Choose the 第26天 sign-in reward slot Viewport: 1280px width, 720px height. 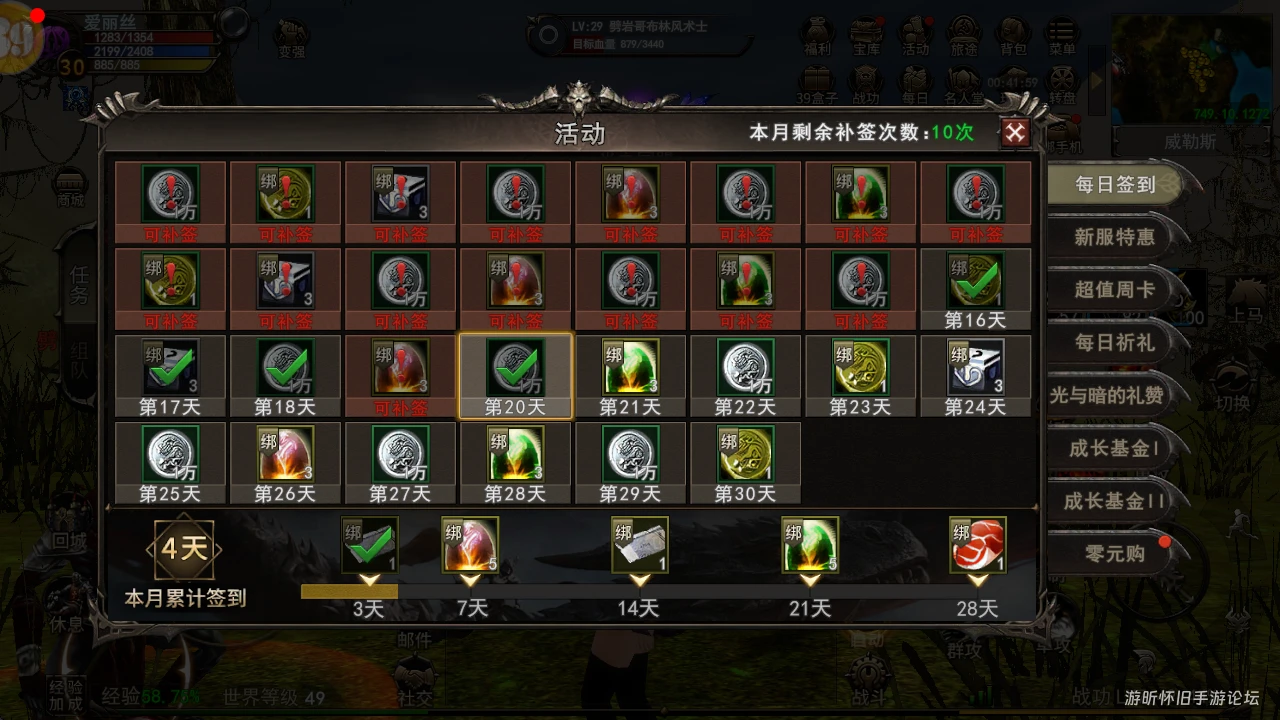click(285, 462)
